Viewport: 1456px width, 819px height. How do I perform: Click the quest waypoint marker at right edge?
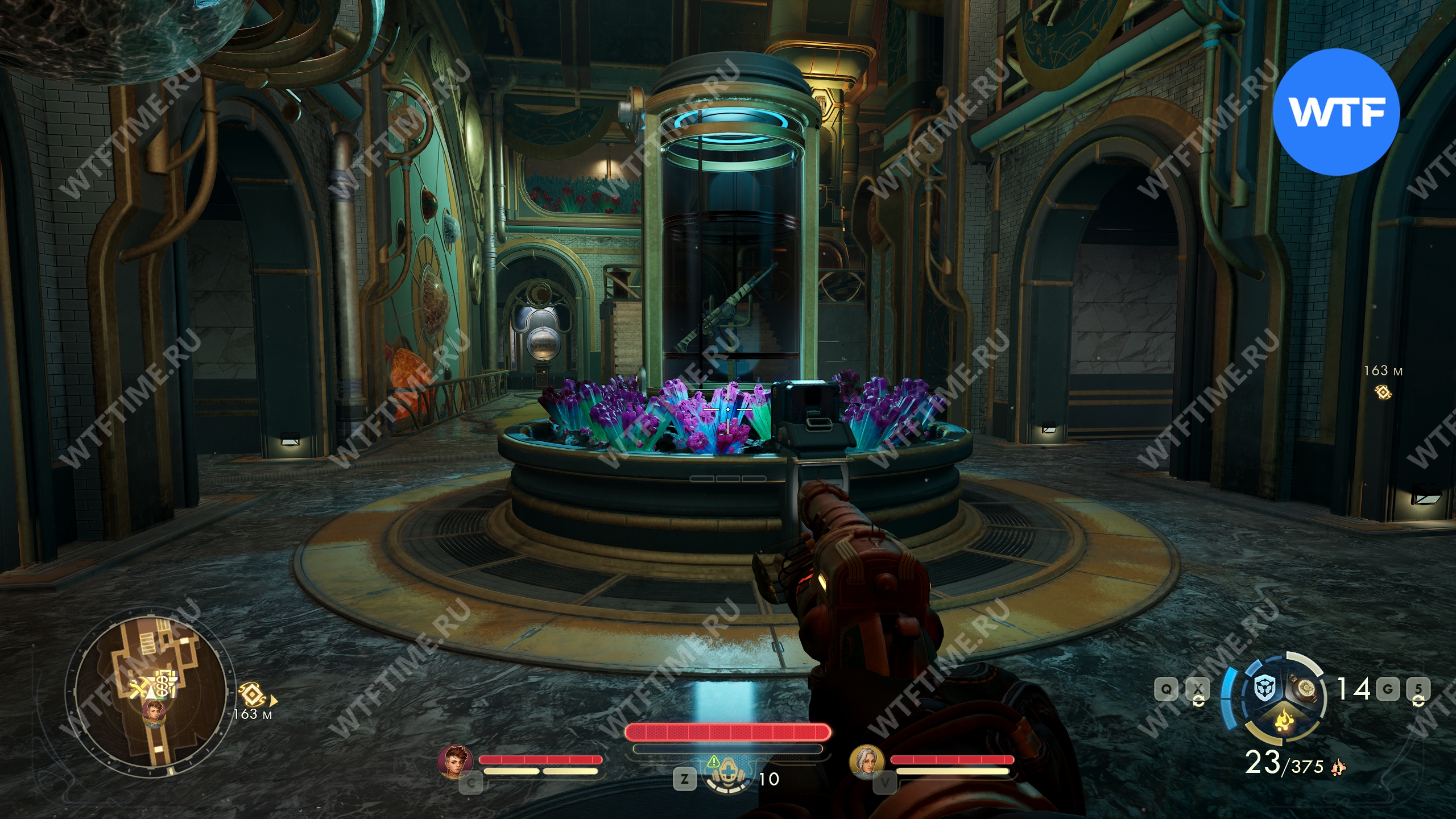coord(1383,391)
